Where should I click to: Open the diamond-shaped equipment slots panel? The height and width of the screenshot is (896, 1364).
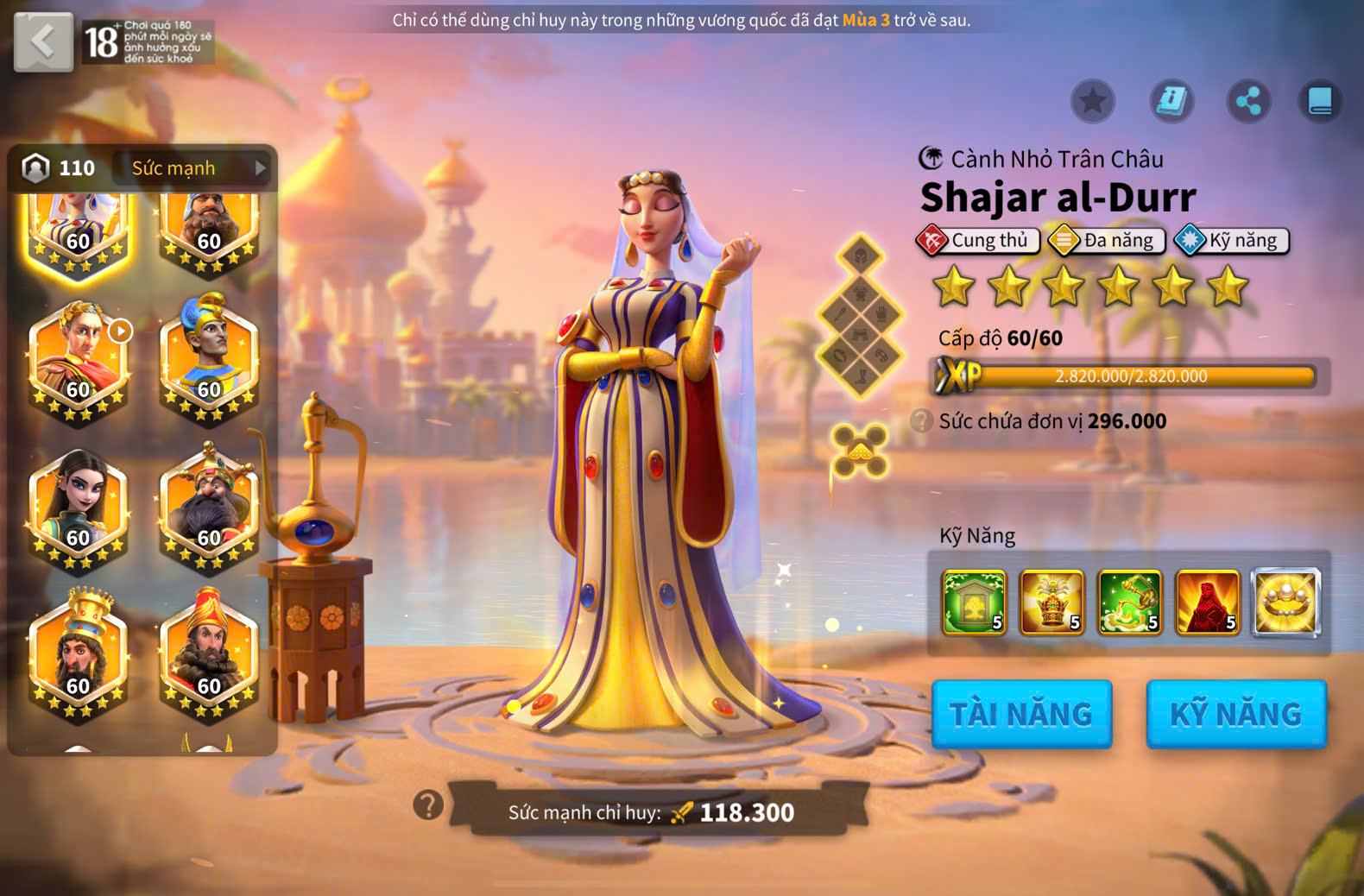pos(860,315)
